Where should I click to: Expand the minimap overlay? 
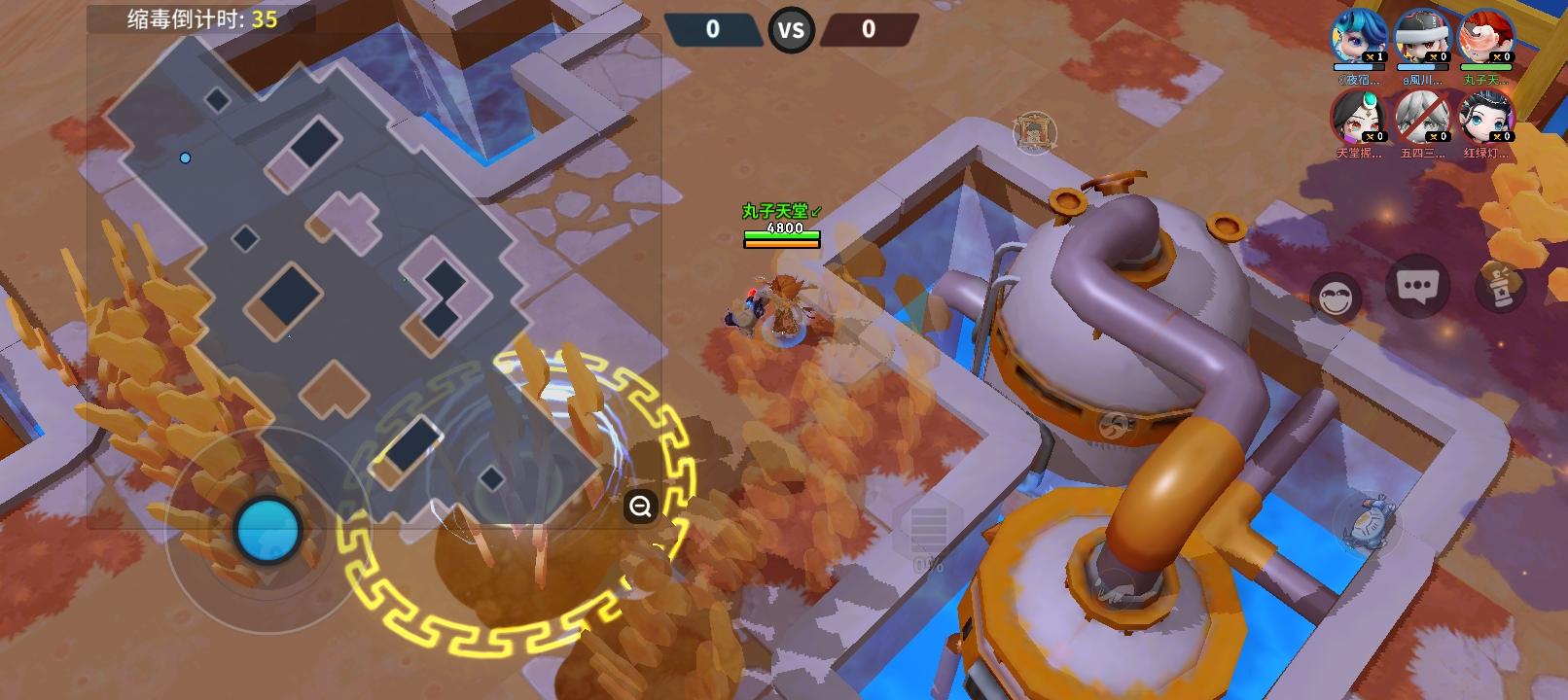[x=639, y=507]
